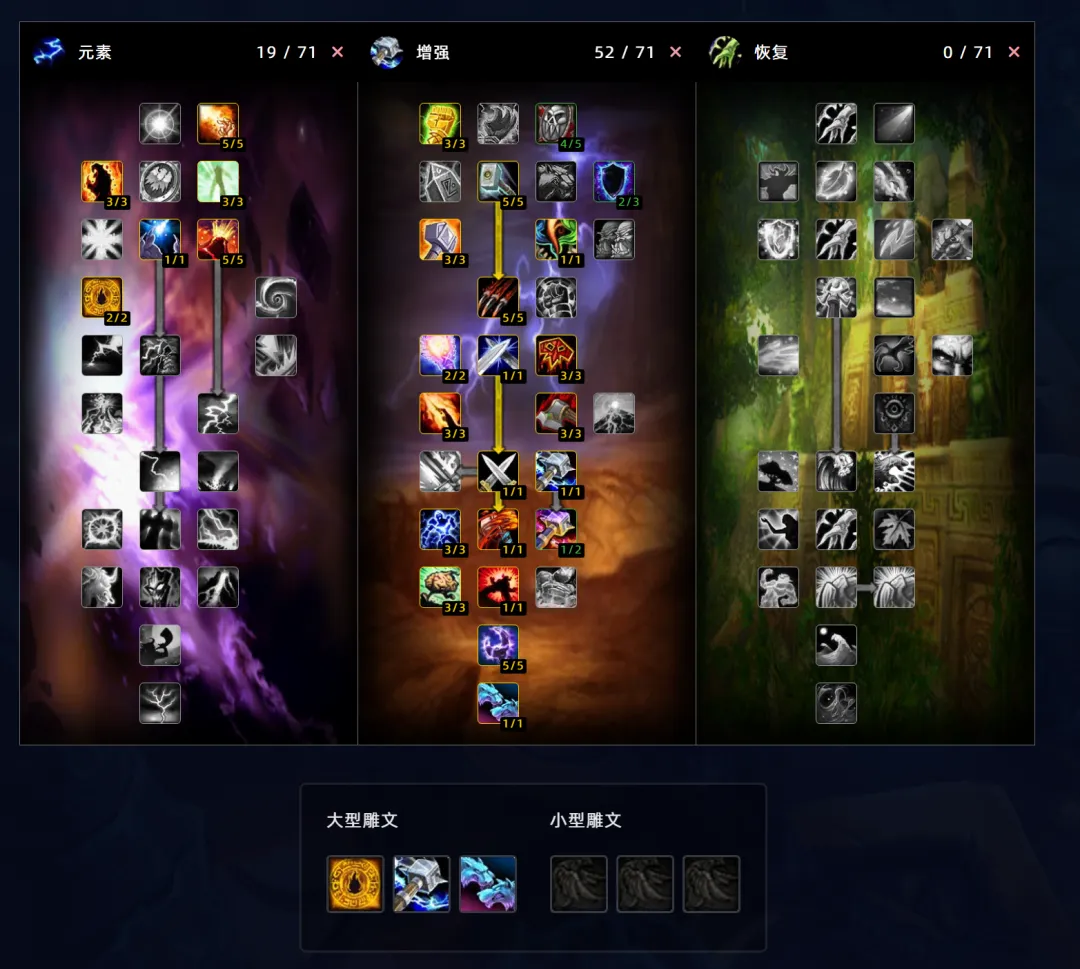Choose the lightning hammer major glyph
This screenshot has height=969, width=1080.
coord(421,884)
